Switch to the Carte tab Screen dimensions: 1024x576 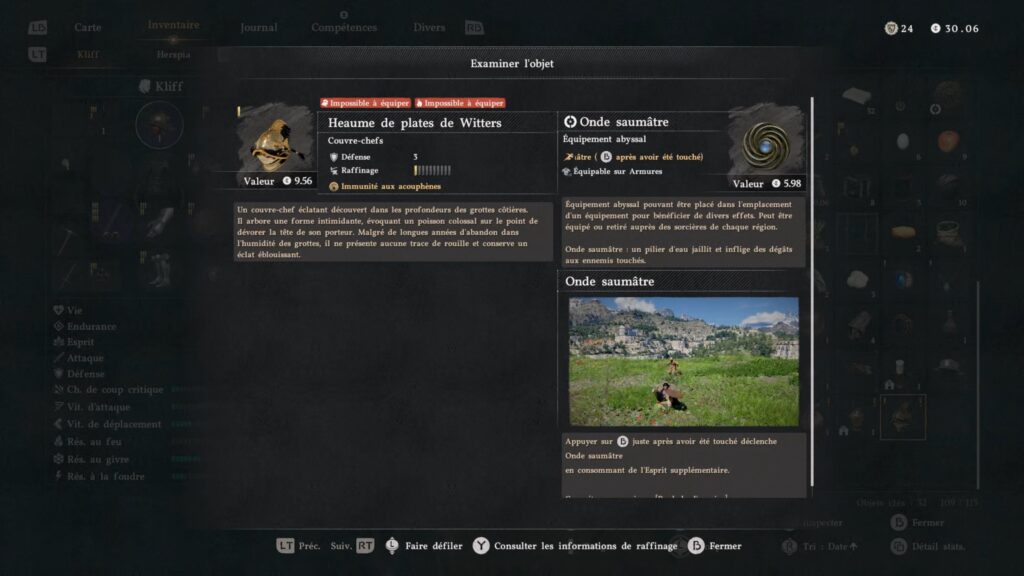[88, 27]
